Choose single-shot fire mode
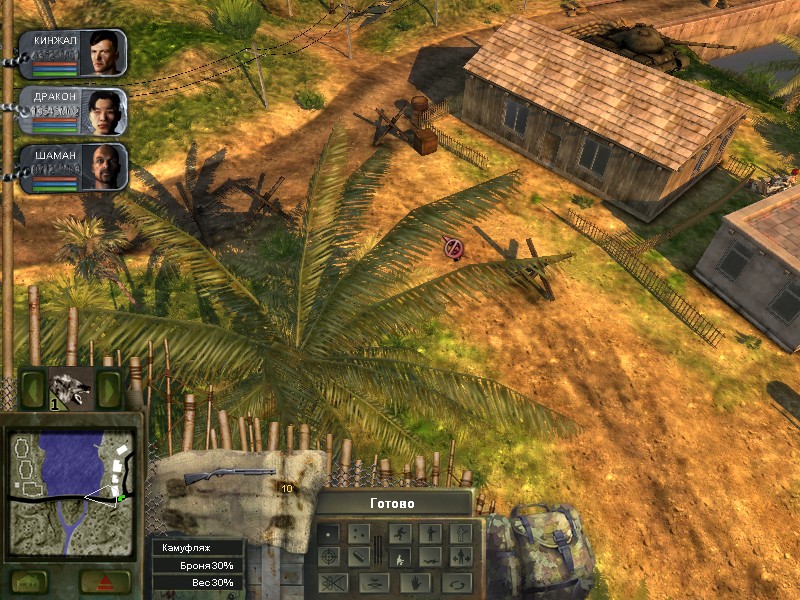 (329, 534)
